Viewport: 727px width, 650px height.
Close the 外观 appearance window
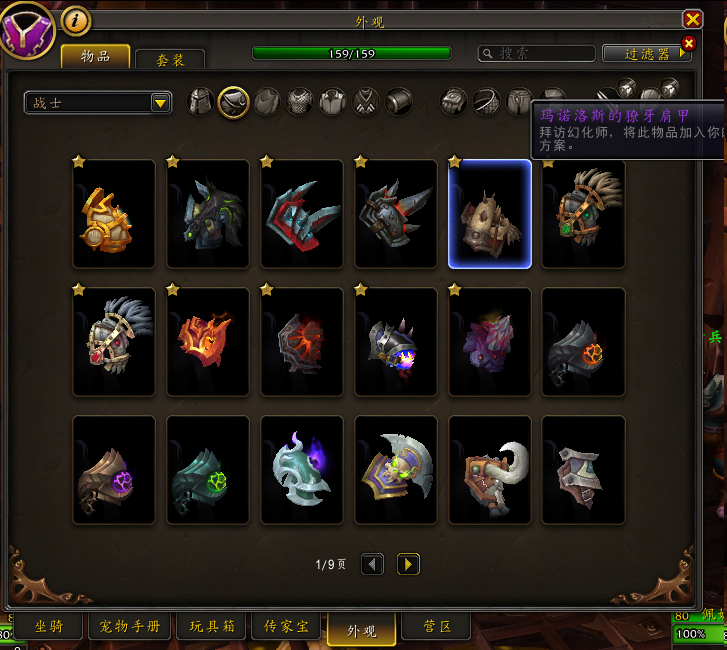tap(692, 19)
